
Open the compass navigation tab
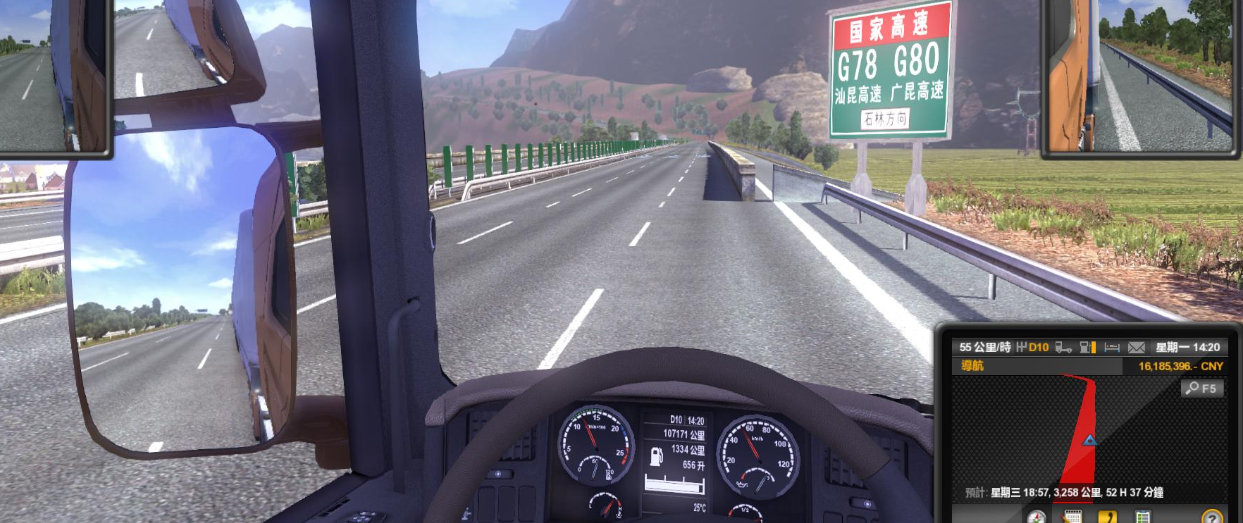(x=1037, y=517)
